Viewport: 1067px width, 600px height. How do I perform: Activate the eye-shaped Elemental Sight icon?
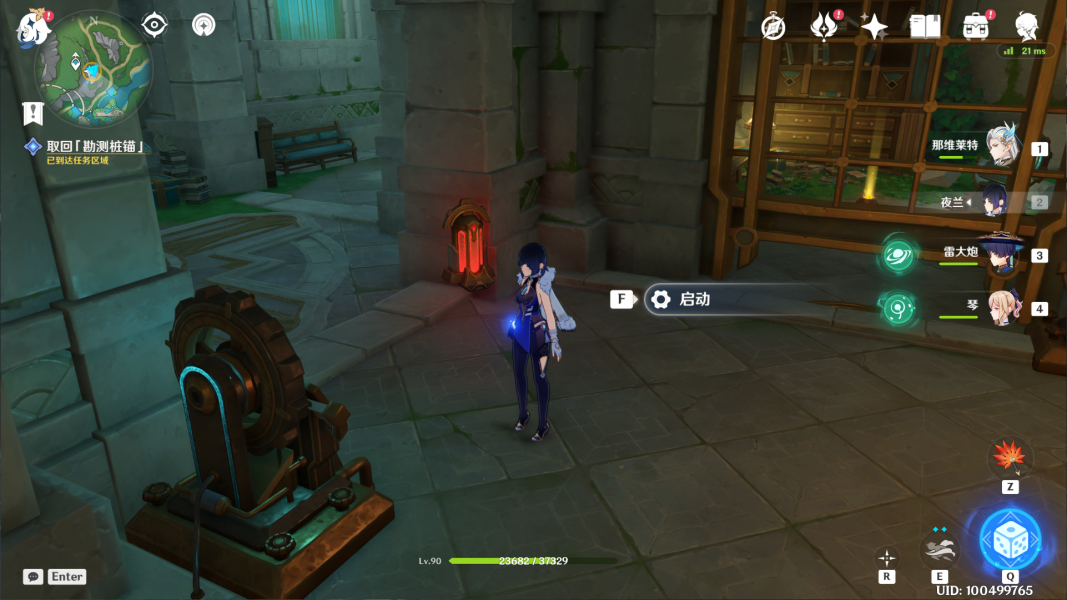(155, 25)
